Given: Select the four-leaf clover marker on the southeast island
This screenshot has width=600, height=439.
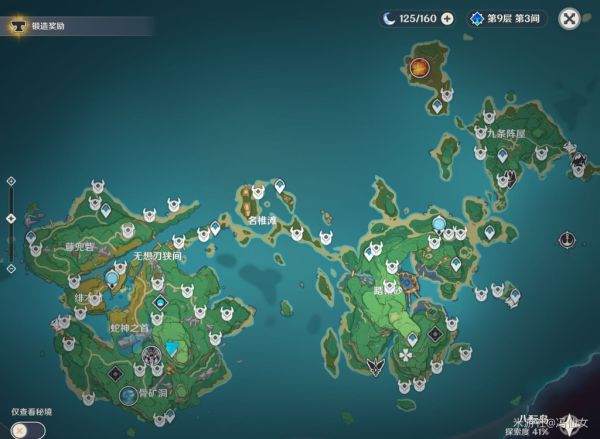Looking at the screenshot, I should pyautogui.click(x=405, y=354).
